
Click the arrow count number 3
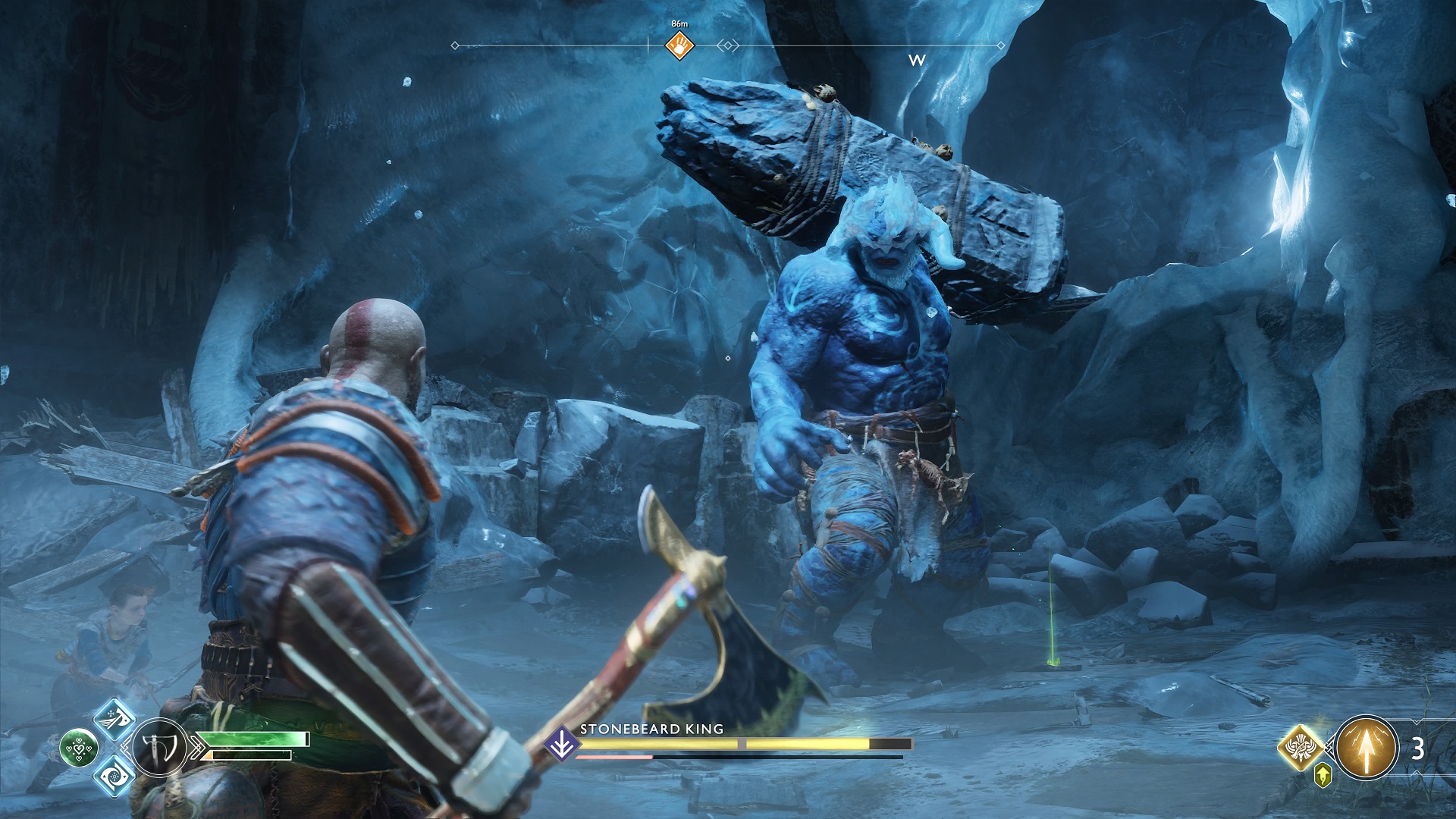[x=1417, y=748]
